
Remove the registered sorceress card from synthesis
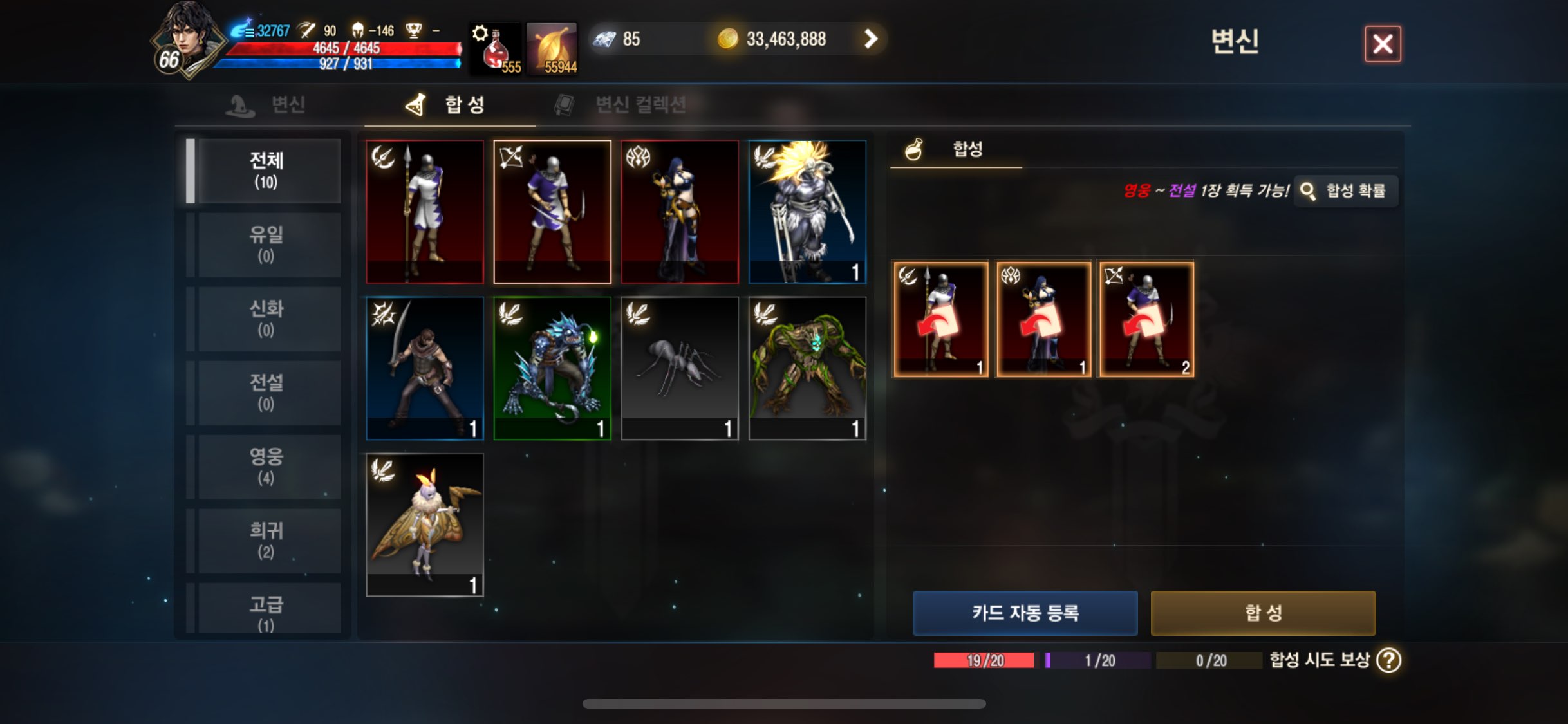point(1043,319)
